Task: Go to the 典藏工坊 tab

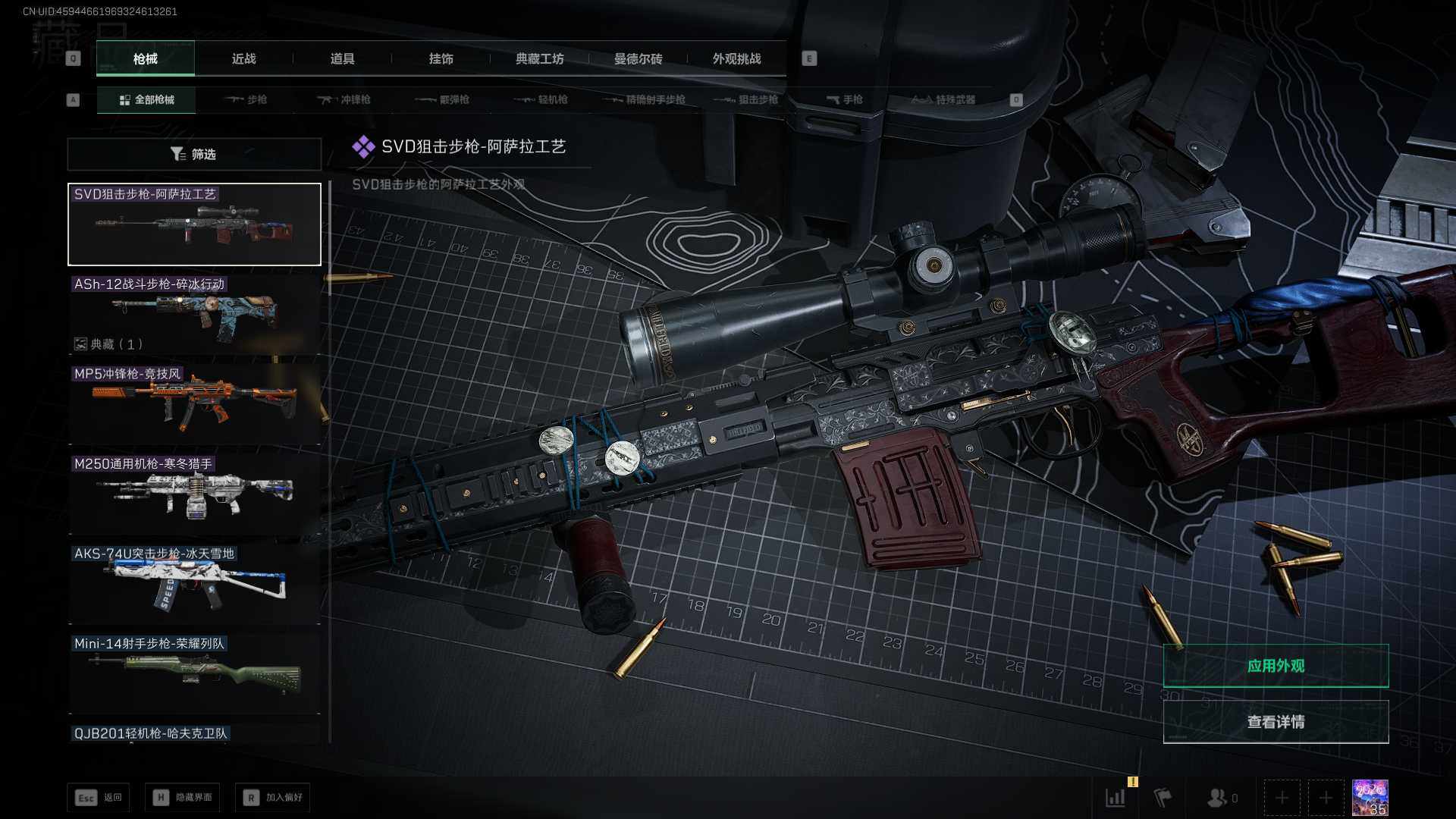Action: [x=539, y=59]
